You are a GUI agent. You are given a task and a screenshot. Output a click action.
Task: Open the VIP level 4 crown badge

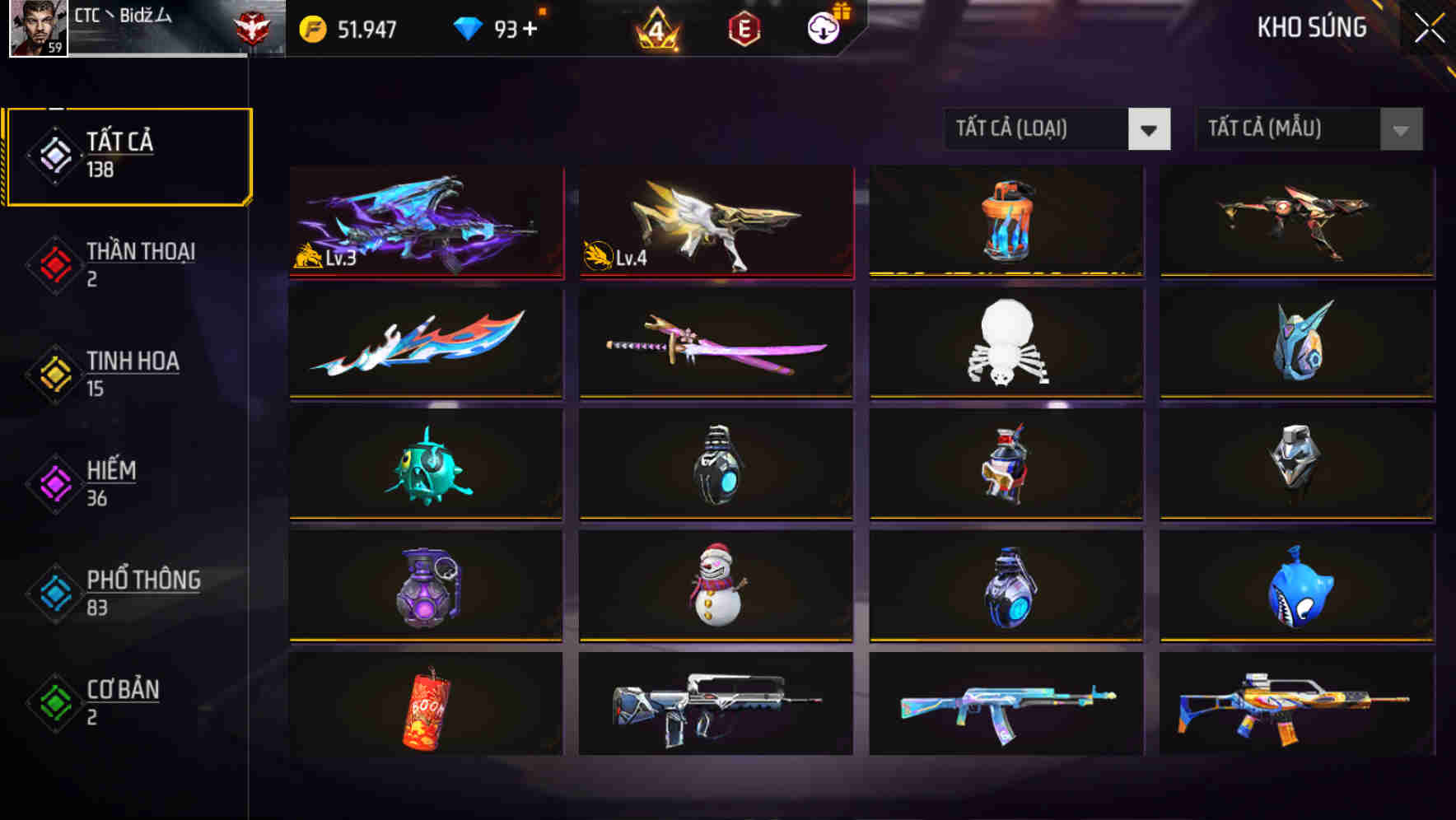tap(654, 28)
